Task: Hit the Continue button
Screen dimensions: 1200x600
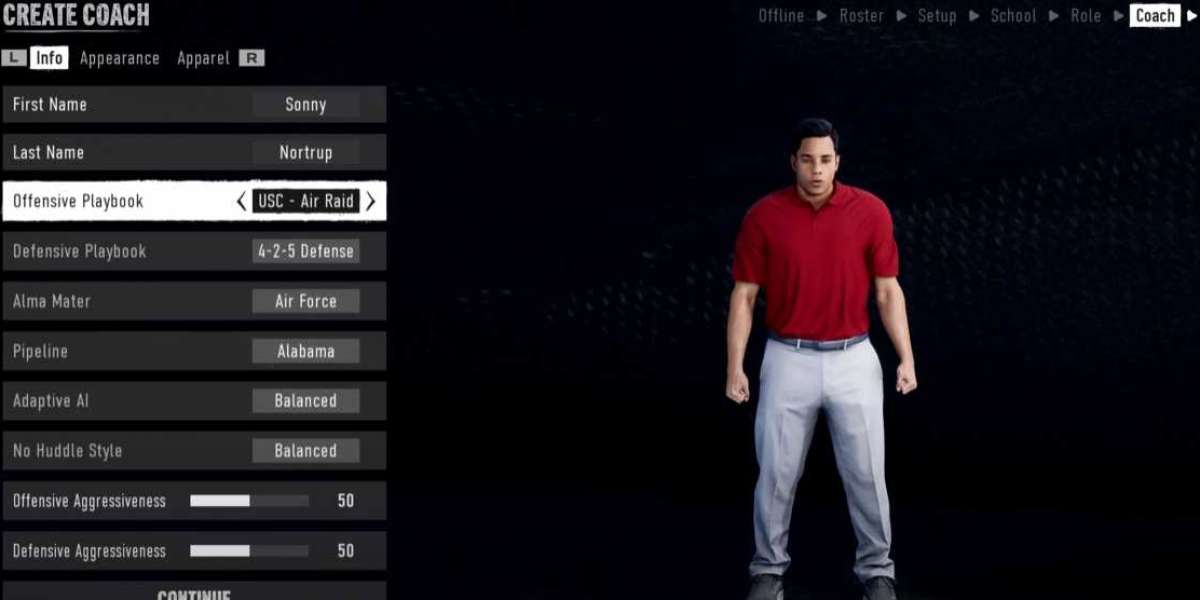Action: 194,592
